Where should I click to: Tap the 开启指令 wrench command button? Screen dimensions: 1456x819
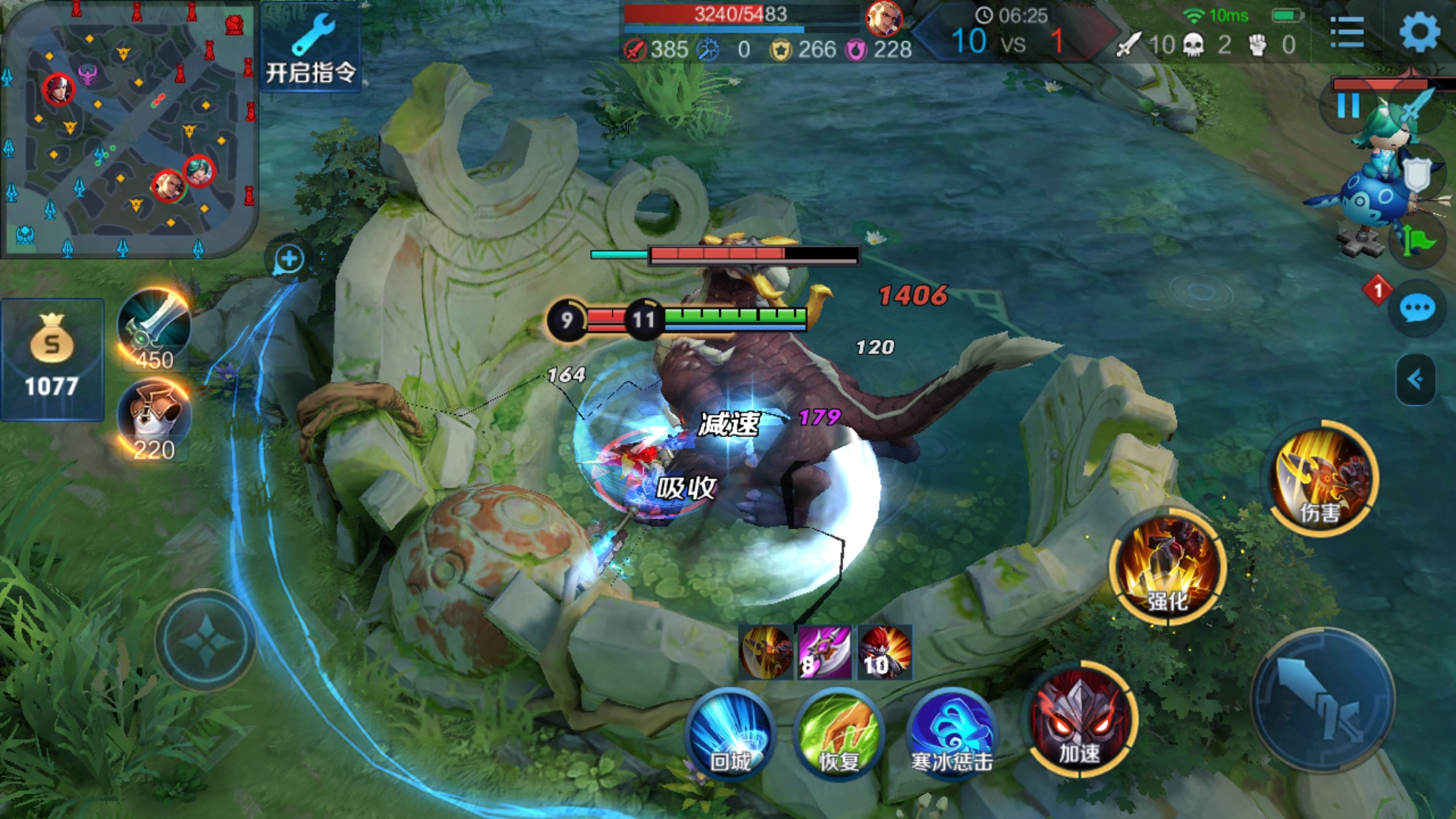(311, 49)
